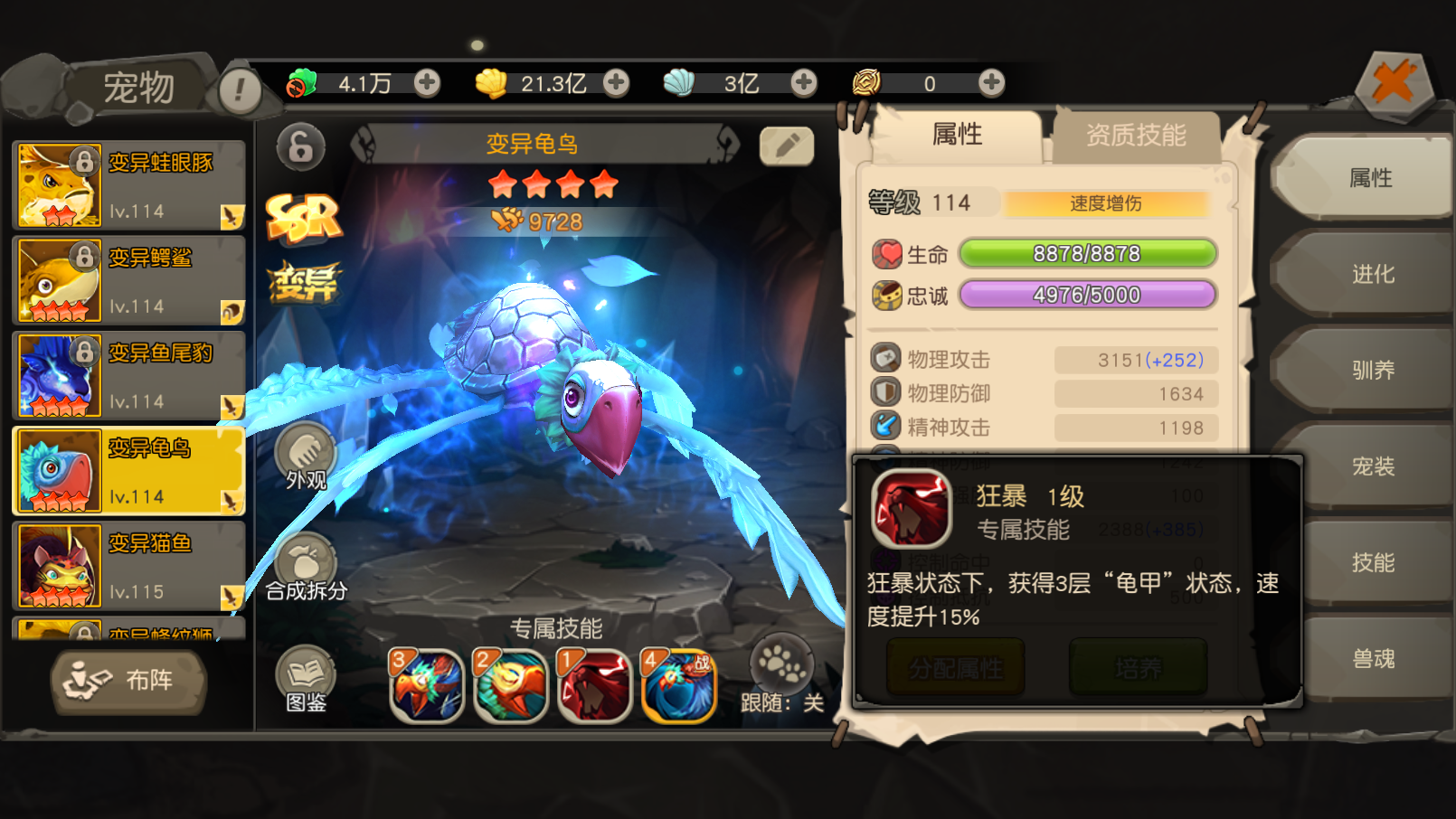Switch to the 资质技能 tab
The width and height of the screenshot is (1456, 819).
click(x=1135, y=136)
